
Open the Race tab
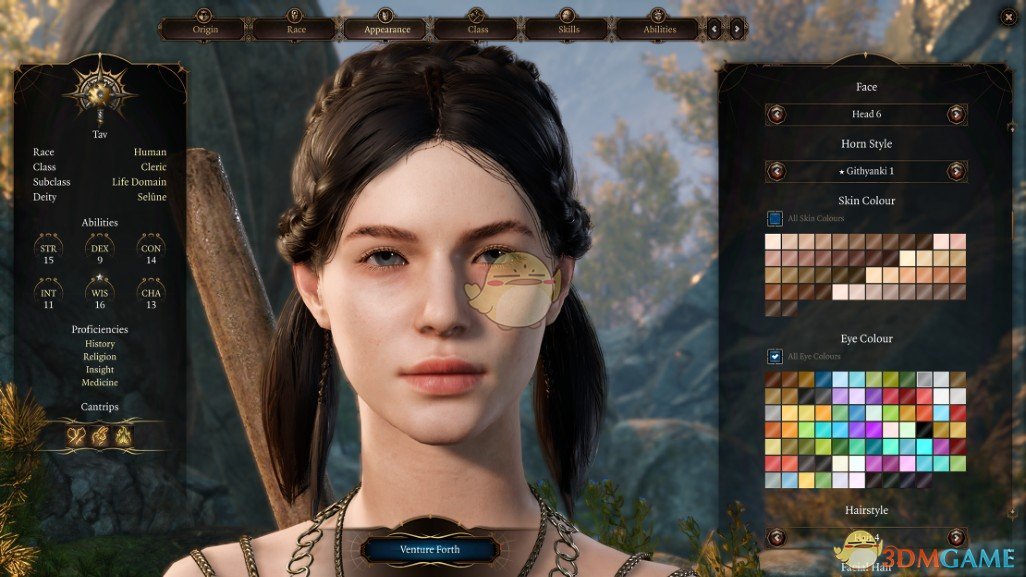click(x=295, y=29)
